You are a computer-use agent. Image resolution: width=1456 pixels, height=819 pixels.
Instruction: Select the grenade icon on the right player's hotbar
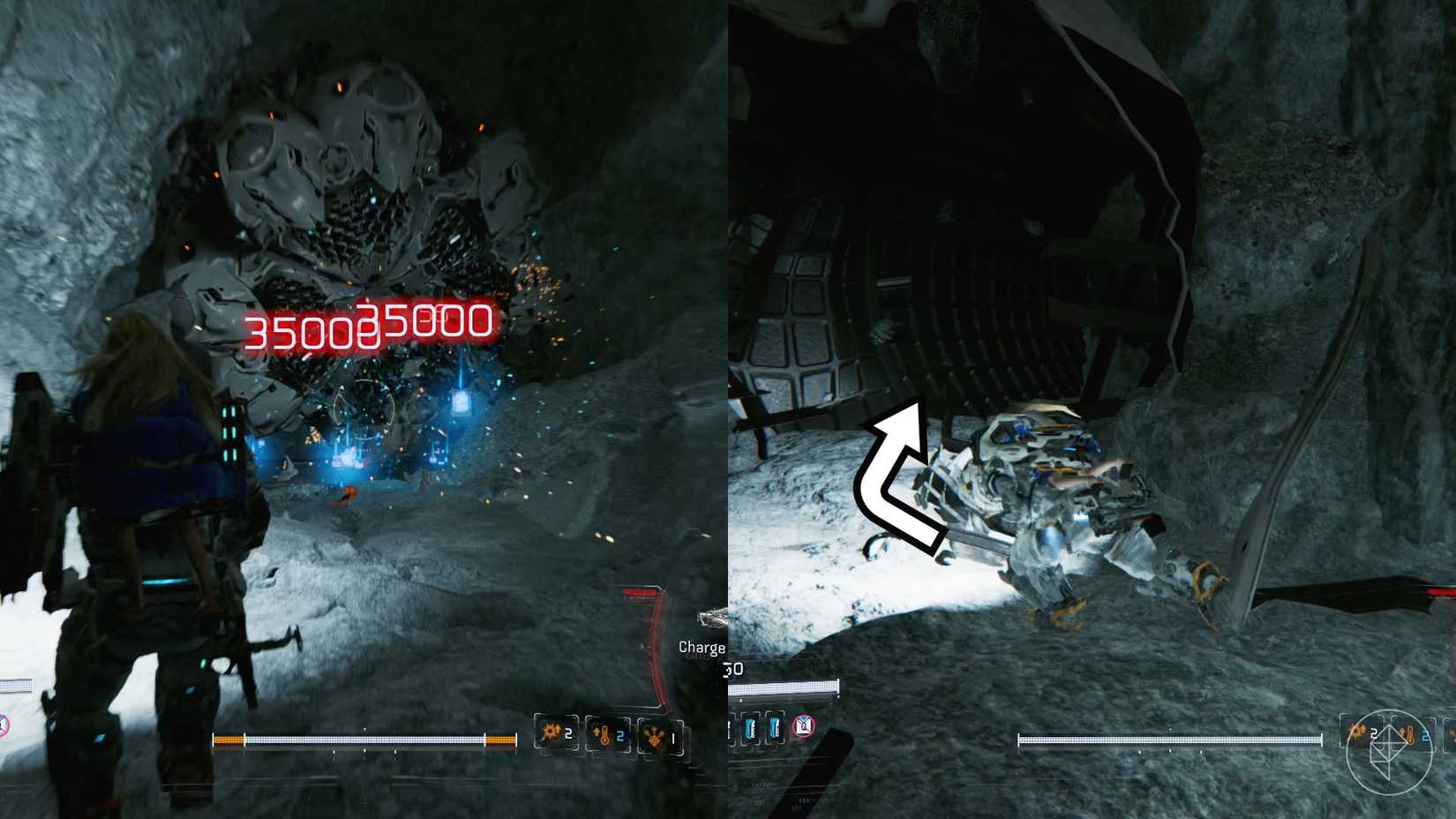click(1358, 733)
